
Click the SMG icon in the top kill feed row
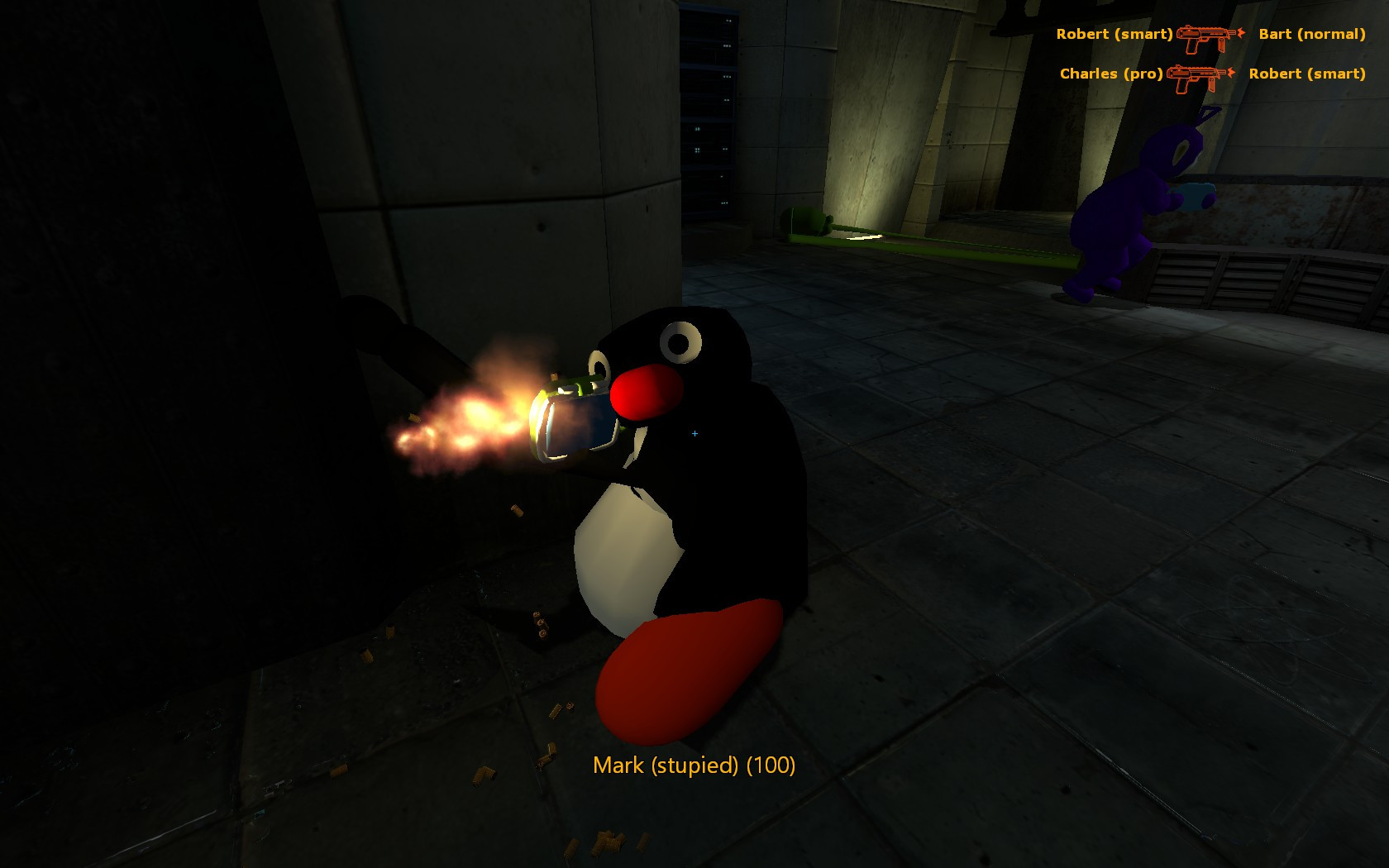tap(1203, 36)
